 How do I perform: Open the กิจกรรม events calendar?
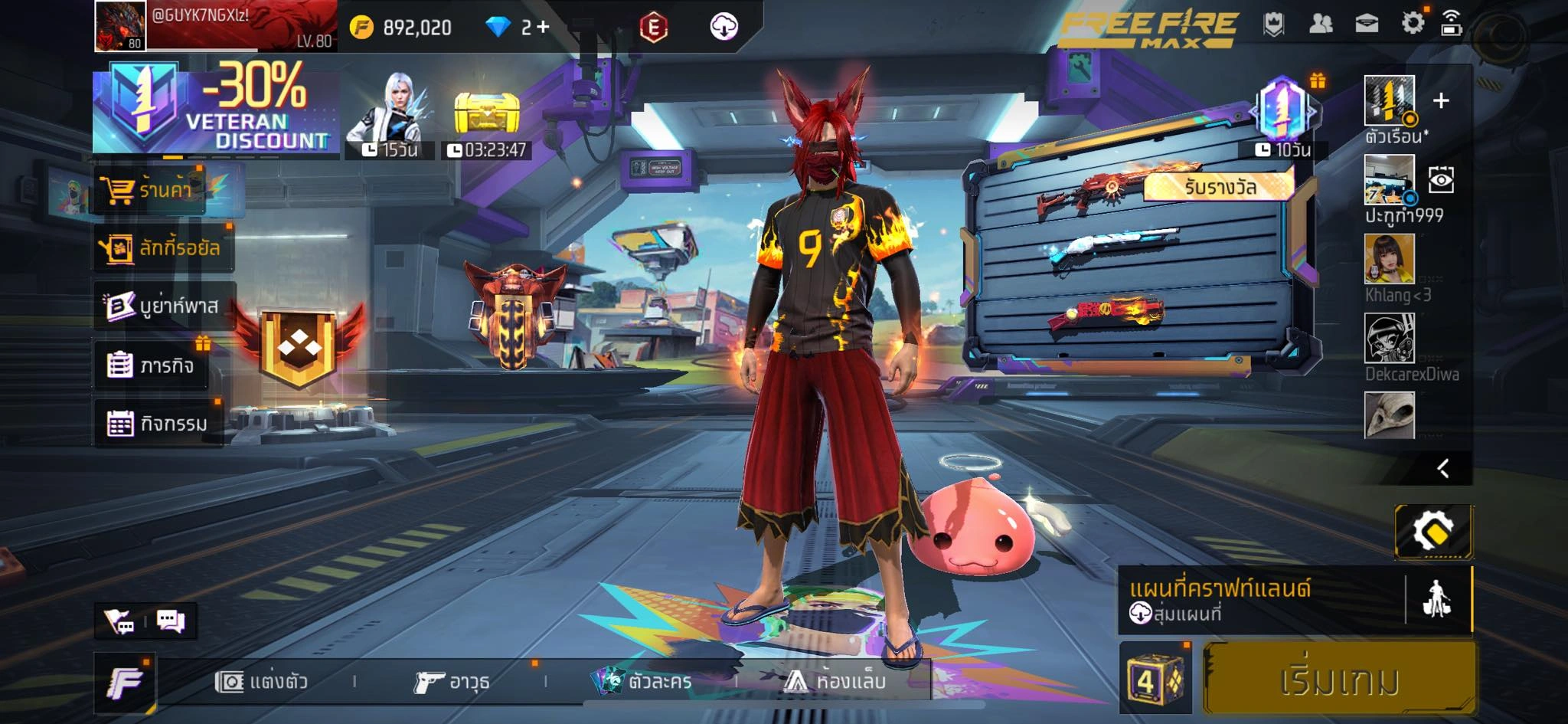[158, 423]
